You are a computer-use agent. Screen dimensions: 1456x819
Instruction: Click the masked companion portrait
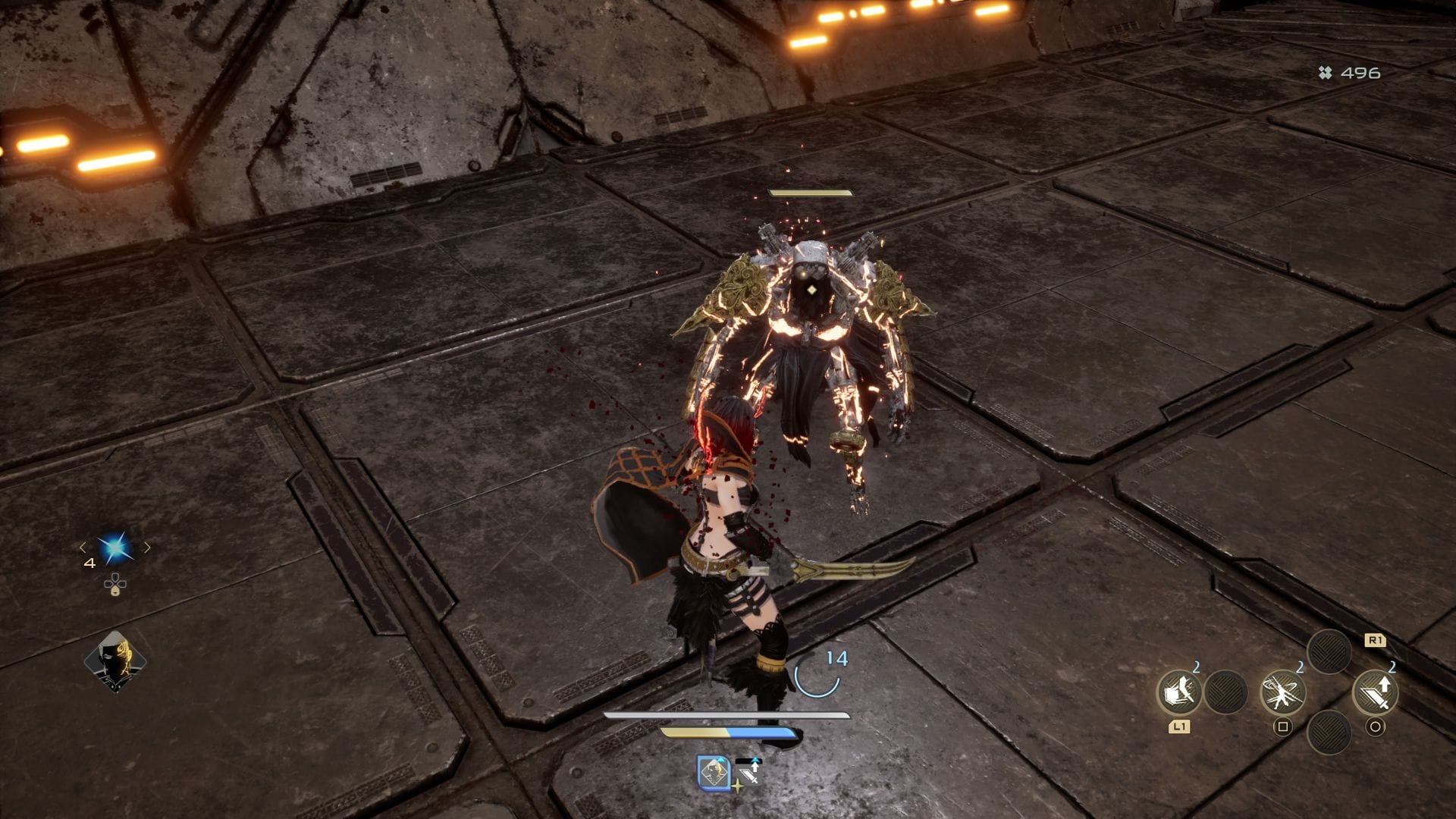point(115,661)
